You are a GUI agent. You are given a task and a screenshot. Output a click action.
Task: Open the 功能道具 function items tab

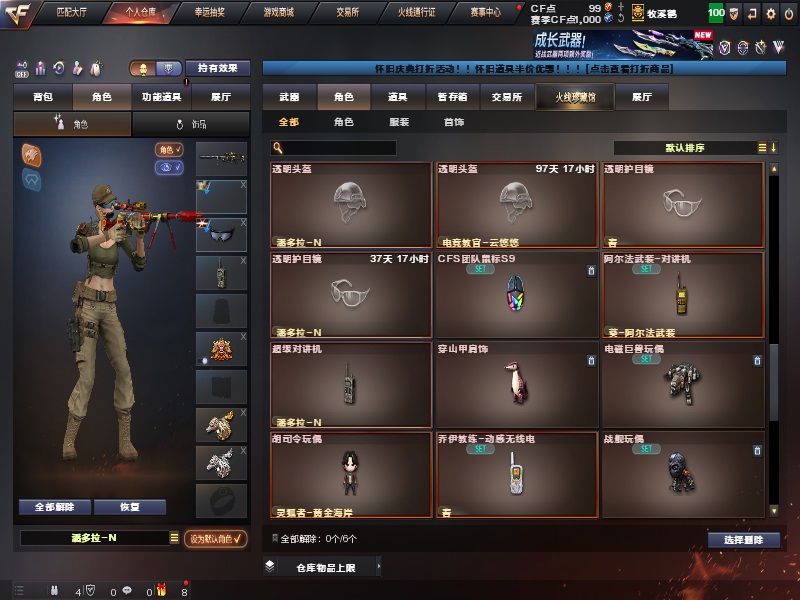click(x=161, y=97)
